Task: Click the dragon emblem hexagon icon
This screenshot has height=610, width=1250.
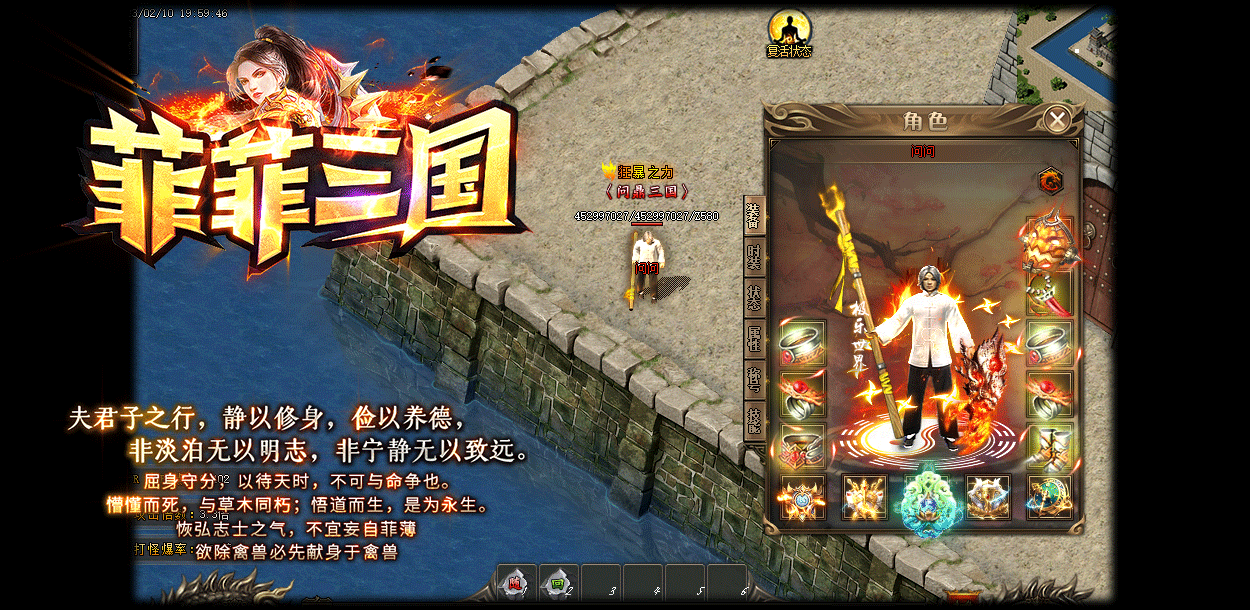Action: pos(1050,181)
